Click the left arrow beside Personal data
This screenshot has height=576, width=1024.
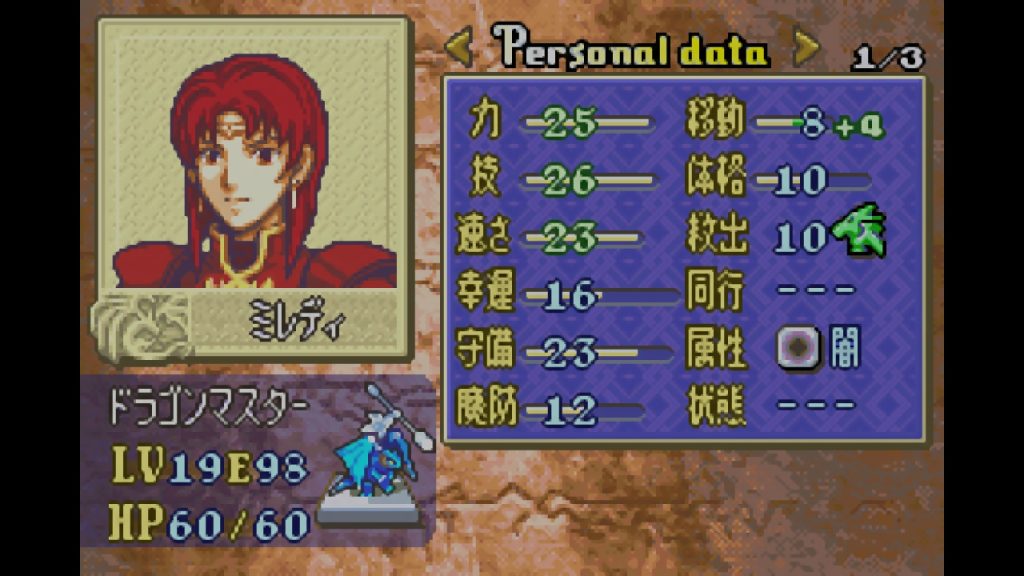pyautogui.click(x=459, y=47)
